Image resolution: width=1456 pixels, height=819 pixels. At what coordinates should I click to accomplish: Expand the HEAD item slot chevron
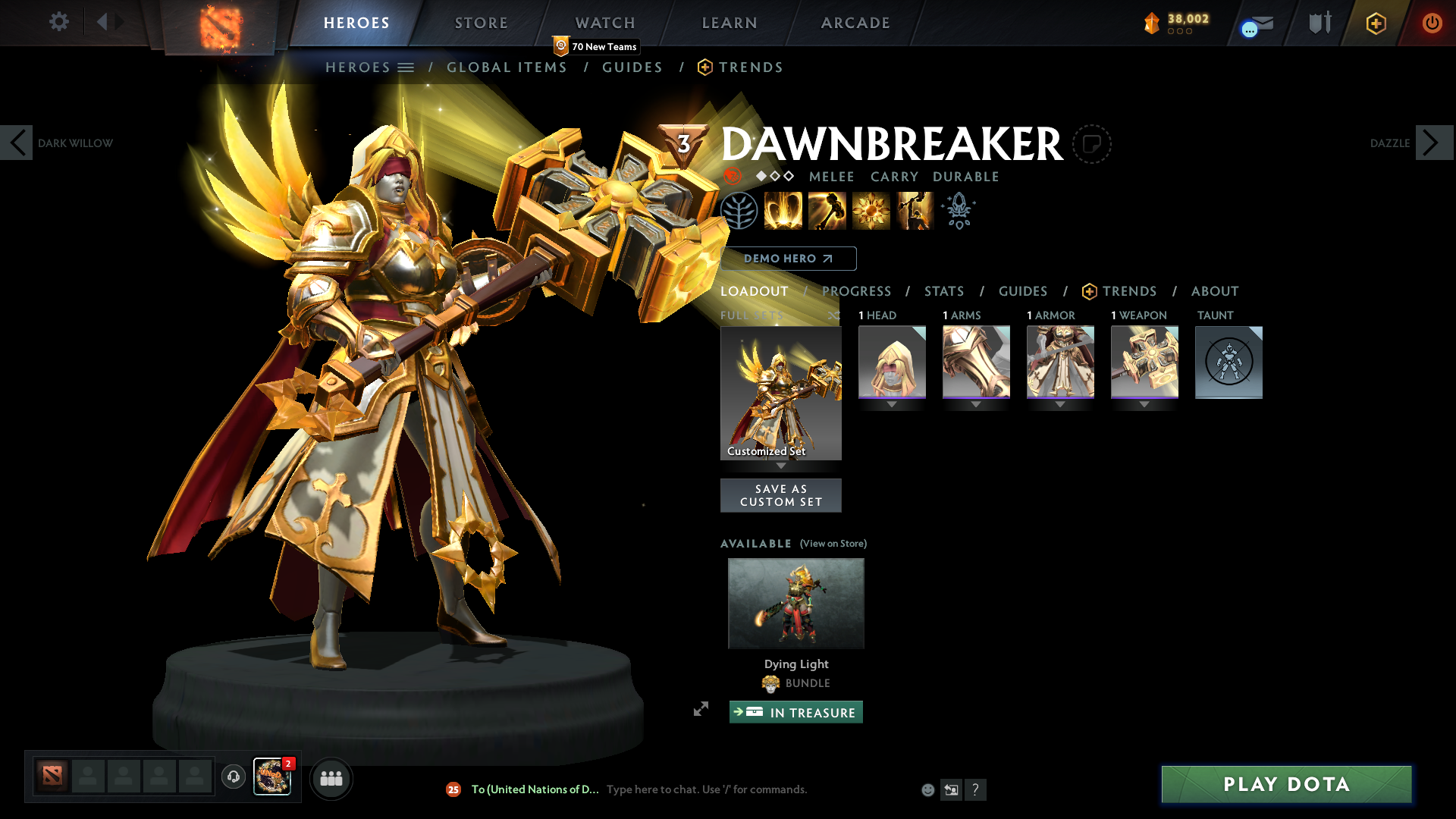(892, 404)
